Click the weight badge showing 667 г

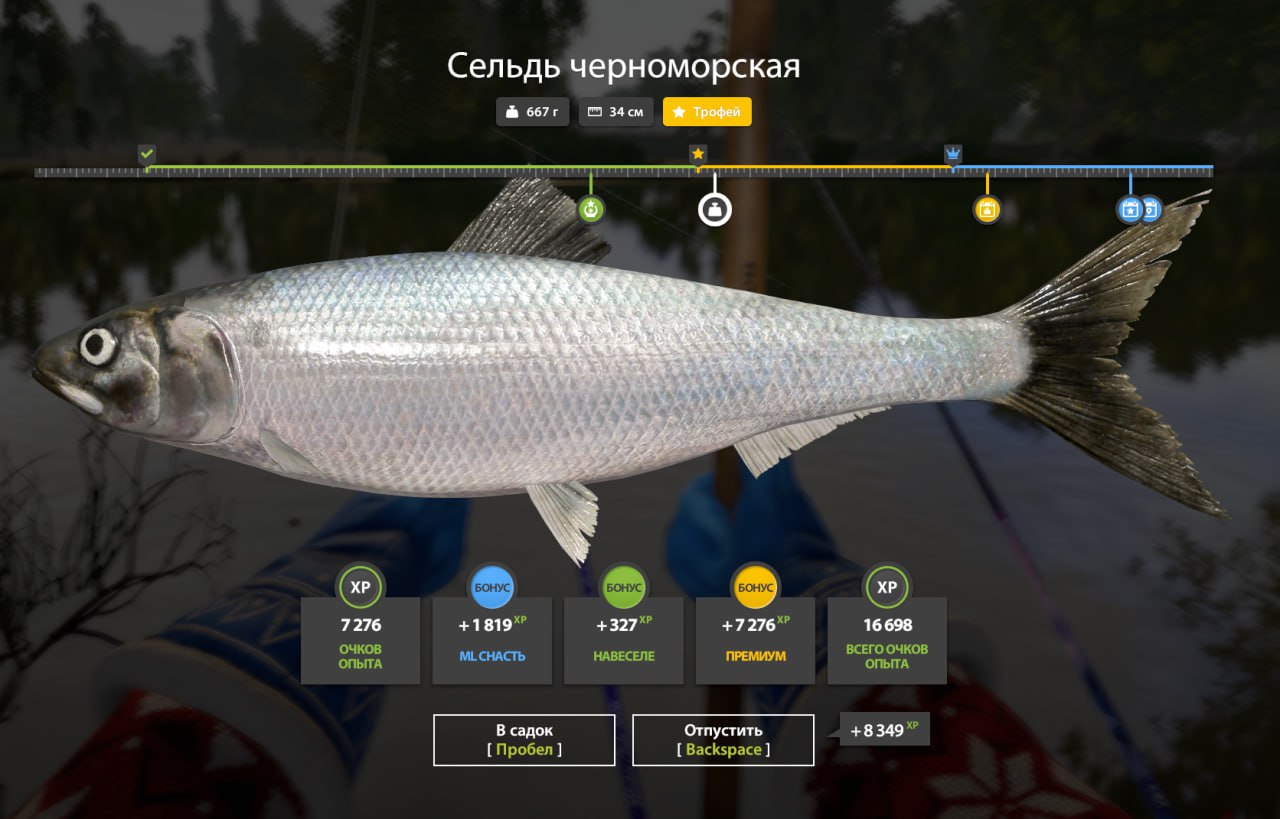coord(532,112)
